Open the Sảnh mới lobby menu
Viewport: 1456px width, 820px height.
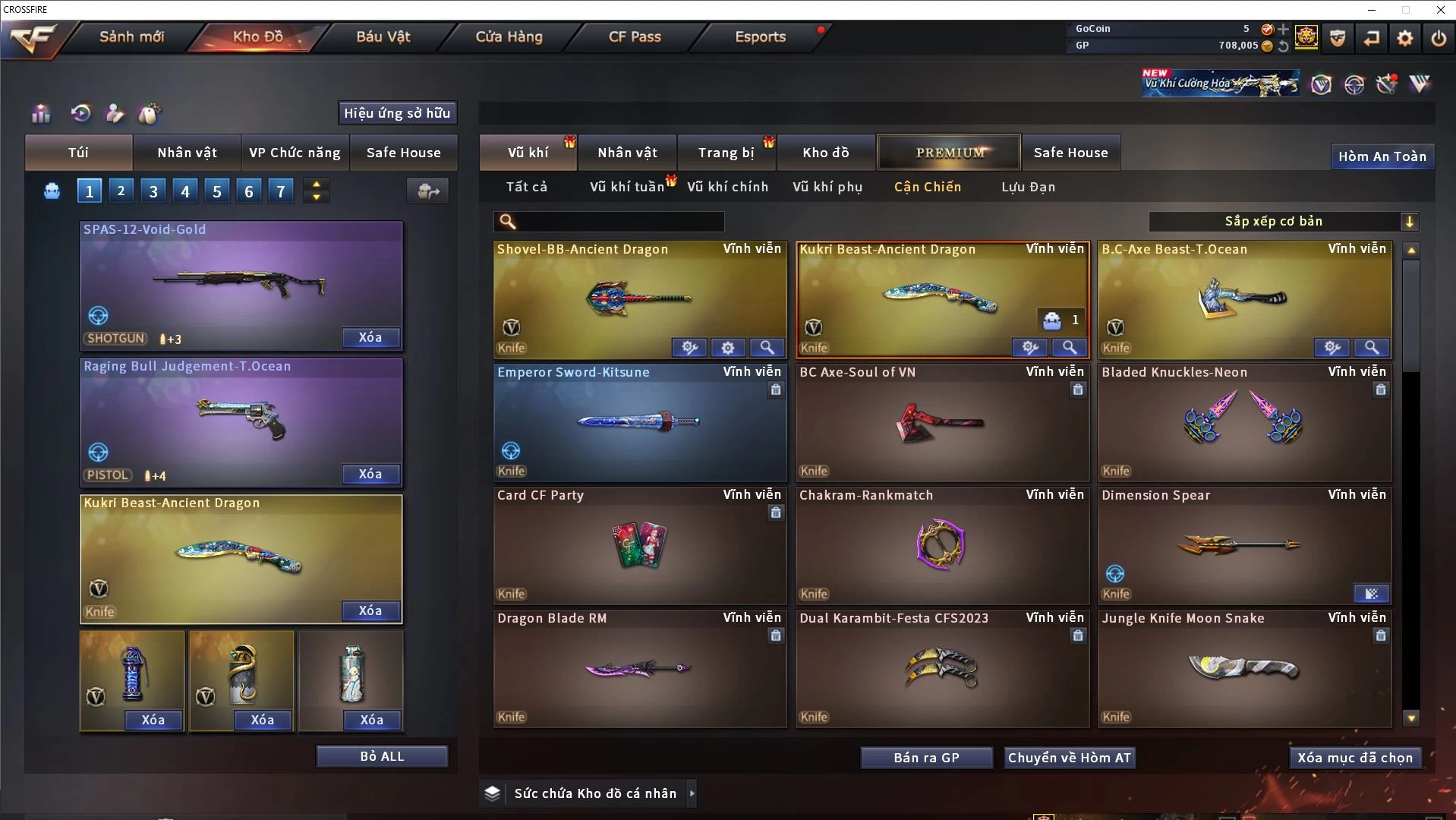[x=131, y=36]
